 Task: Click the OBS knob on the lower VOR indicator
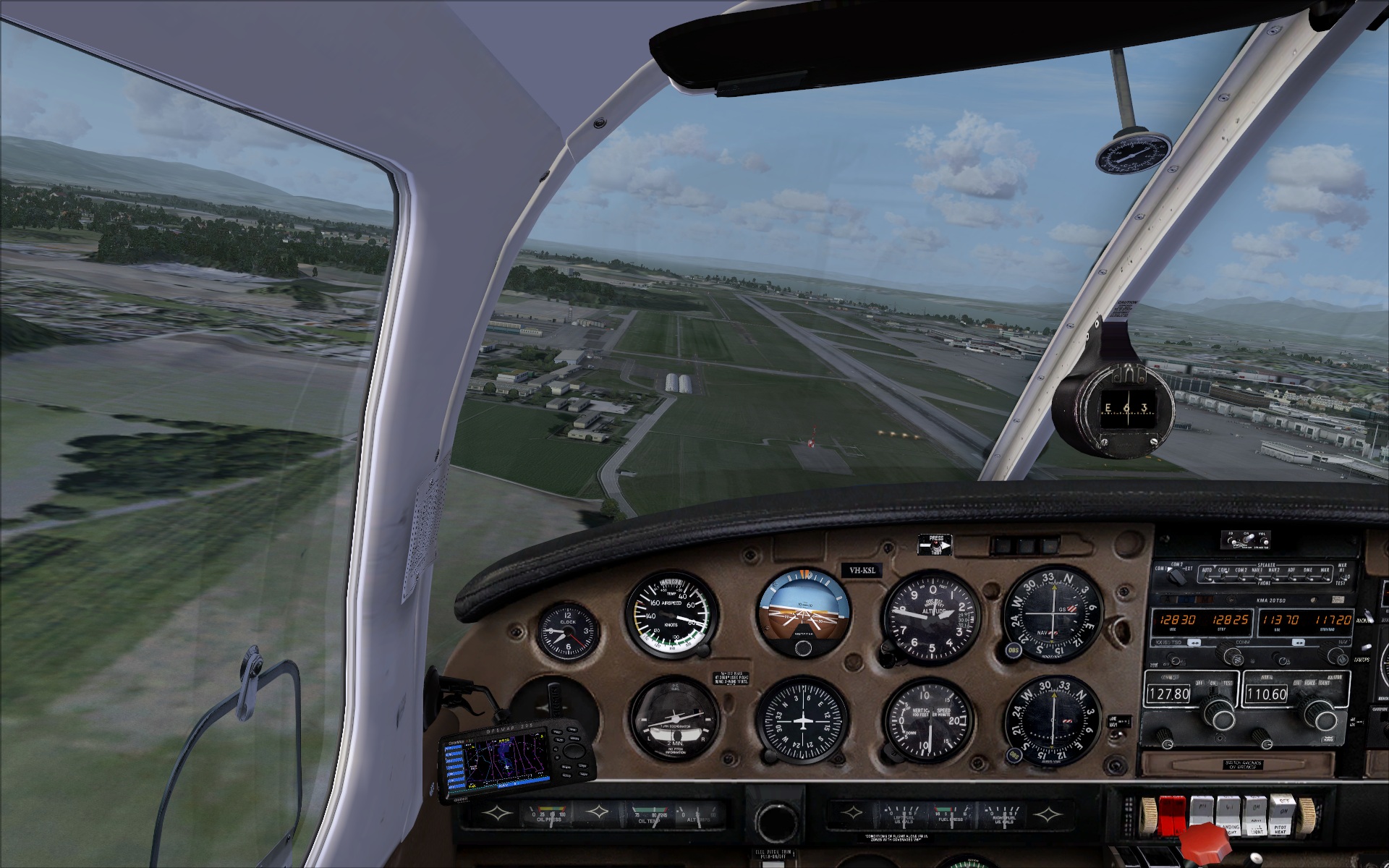pos(1013,755)
